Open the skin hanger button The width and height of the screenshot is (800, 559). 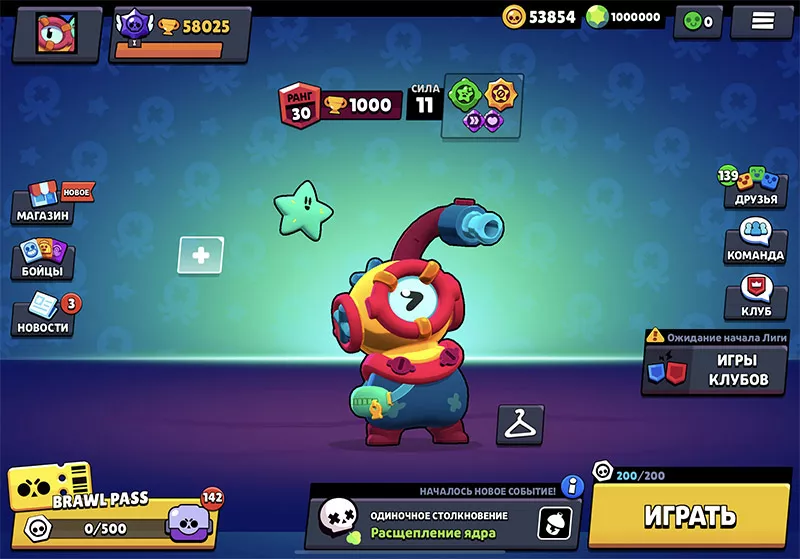pos(520,425)
